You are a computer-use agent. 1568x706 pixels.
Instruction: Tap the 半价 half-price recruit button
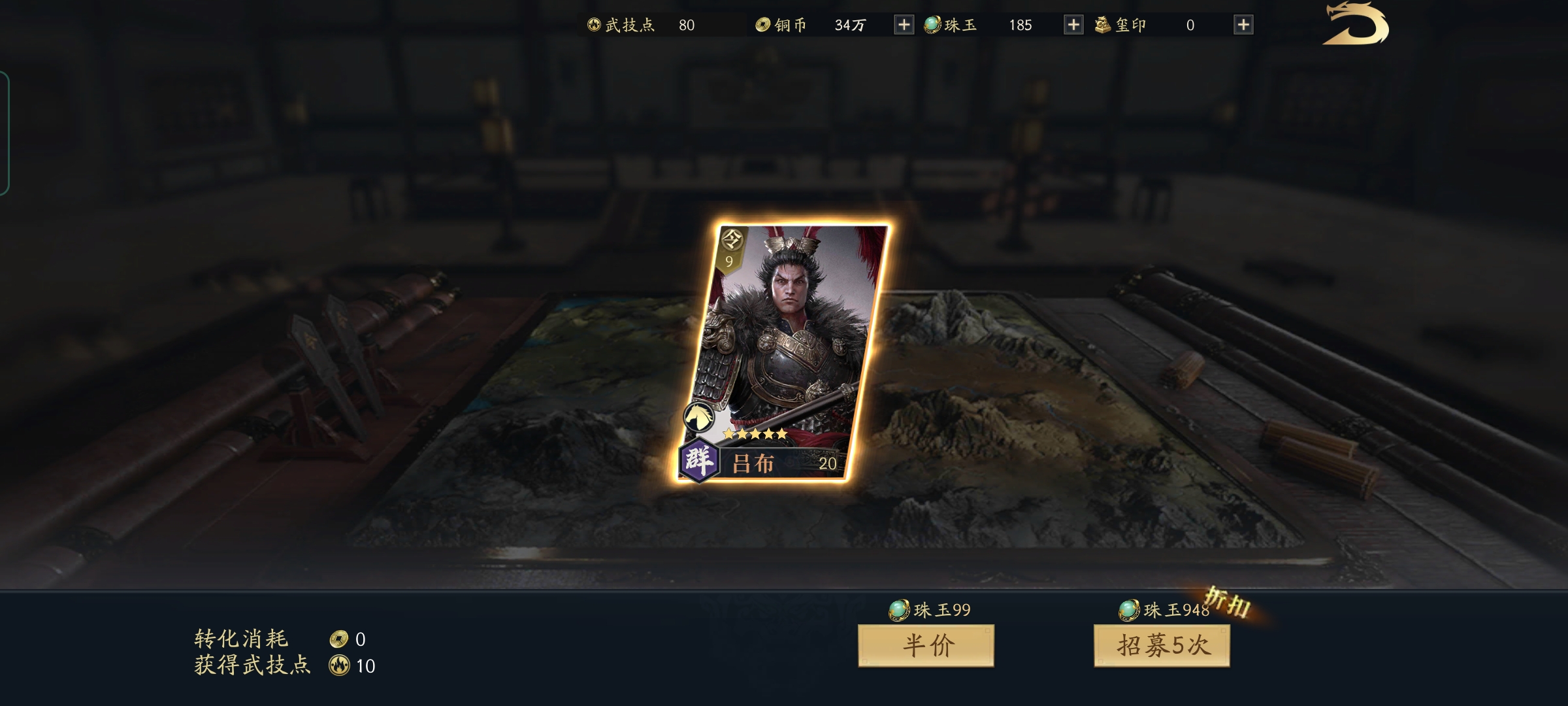click(x=926, y=646)
